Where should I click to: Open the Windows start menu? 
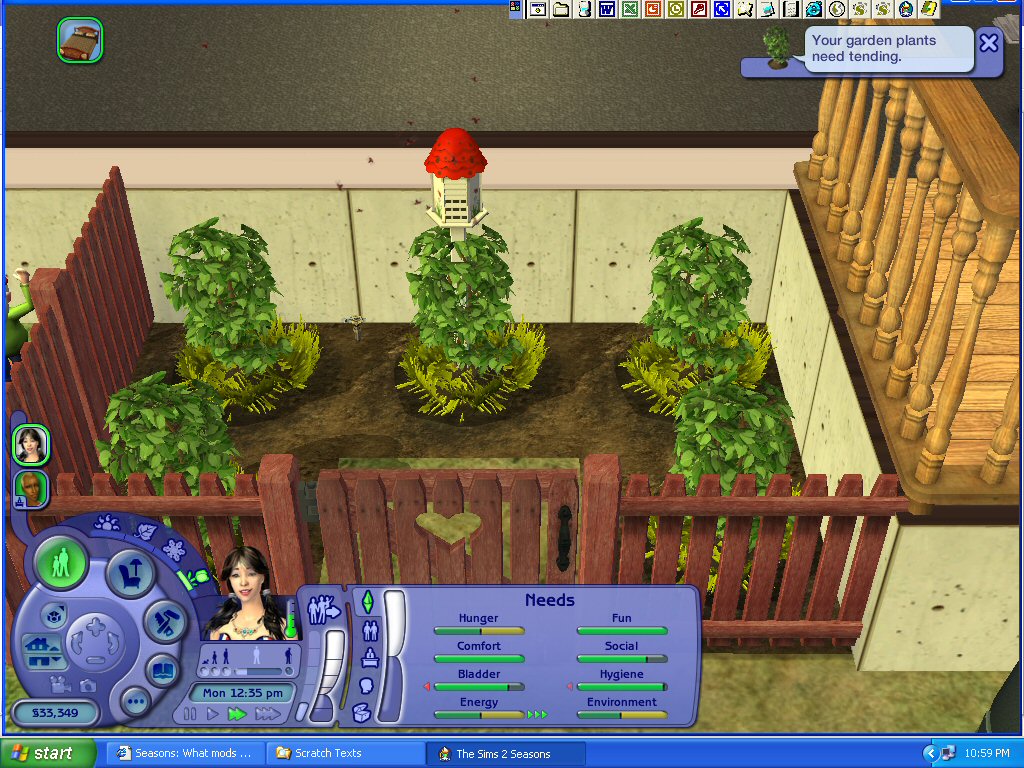point(47,753)
